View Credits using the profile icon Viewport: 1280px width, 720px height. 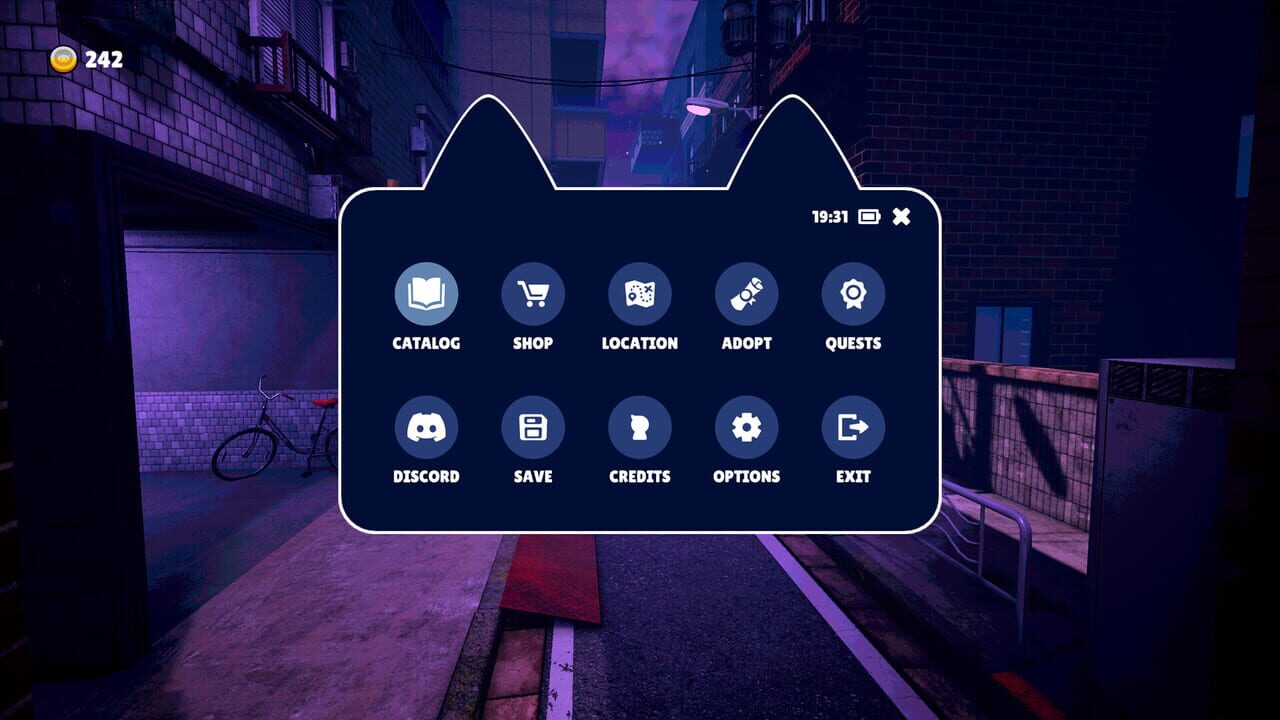click(x=640, y=427)
